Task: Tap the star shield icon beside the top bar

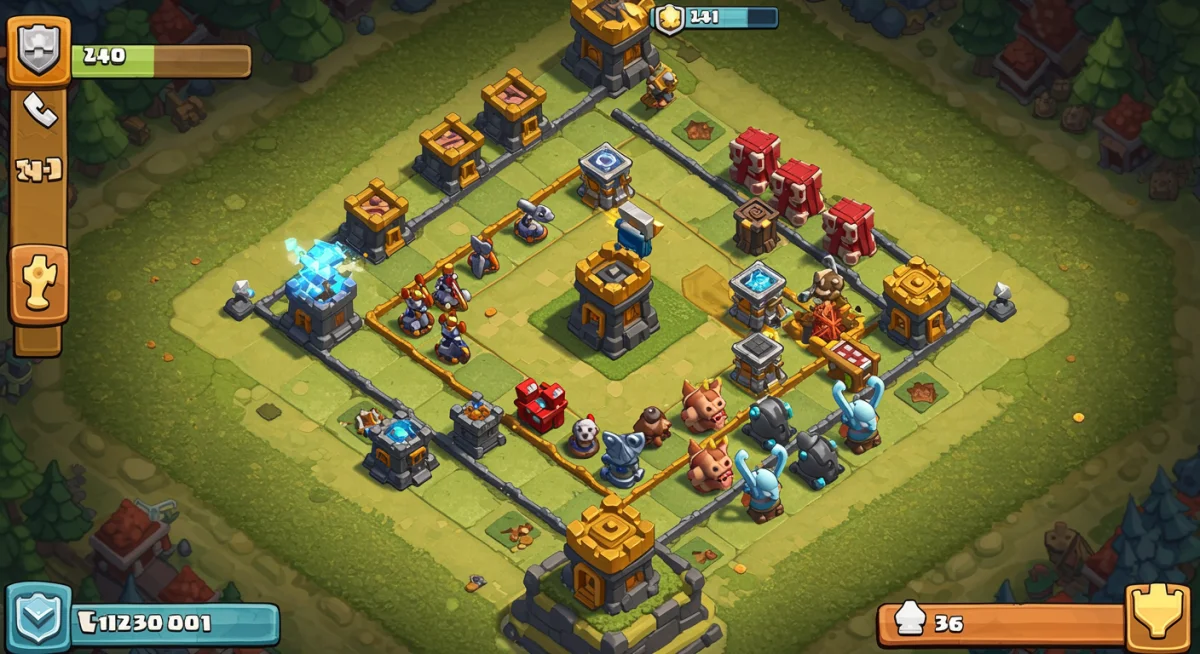Action: tap(668, 18)
